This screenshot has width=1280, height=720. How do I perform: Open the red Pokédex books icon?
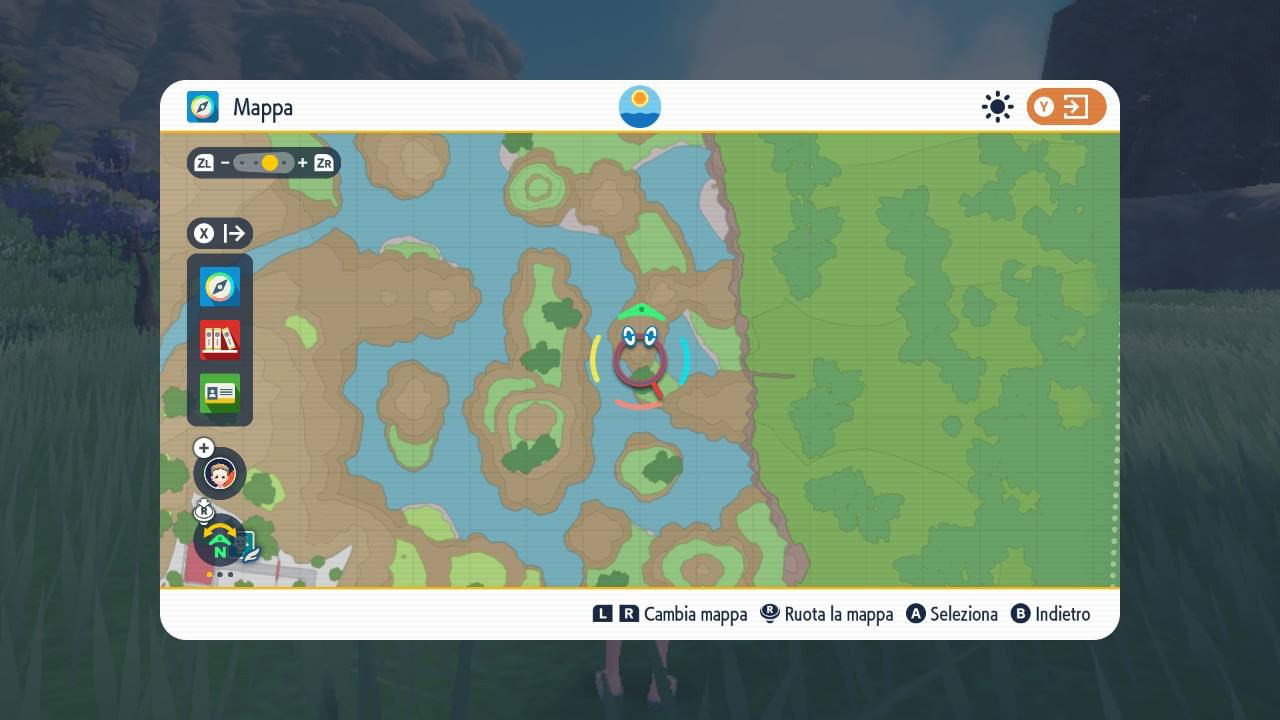tap(219, 340)
